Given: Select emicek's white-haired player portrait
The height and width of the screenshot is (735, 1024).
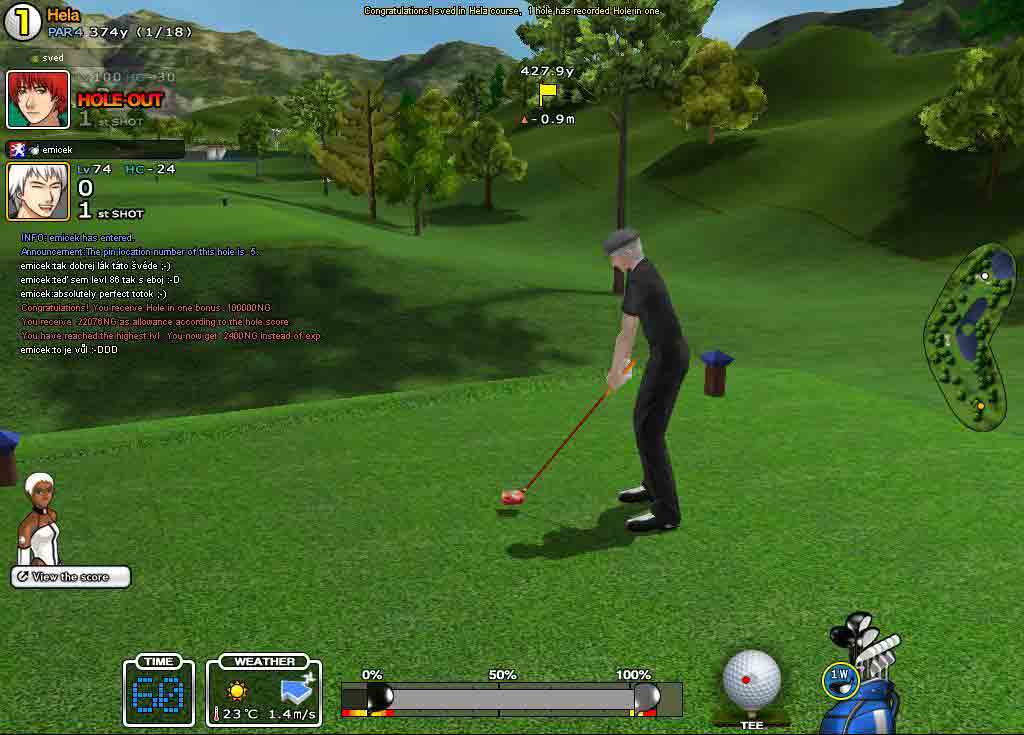Looking at the screenshot, I should (x=38, y=191).
